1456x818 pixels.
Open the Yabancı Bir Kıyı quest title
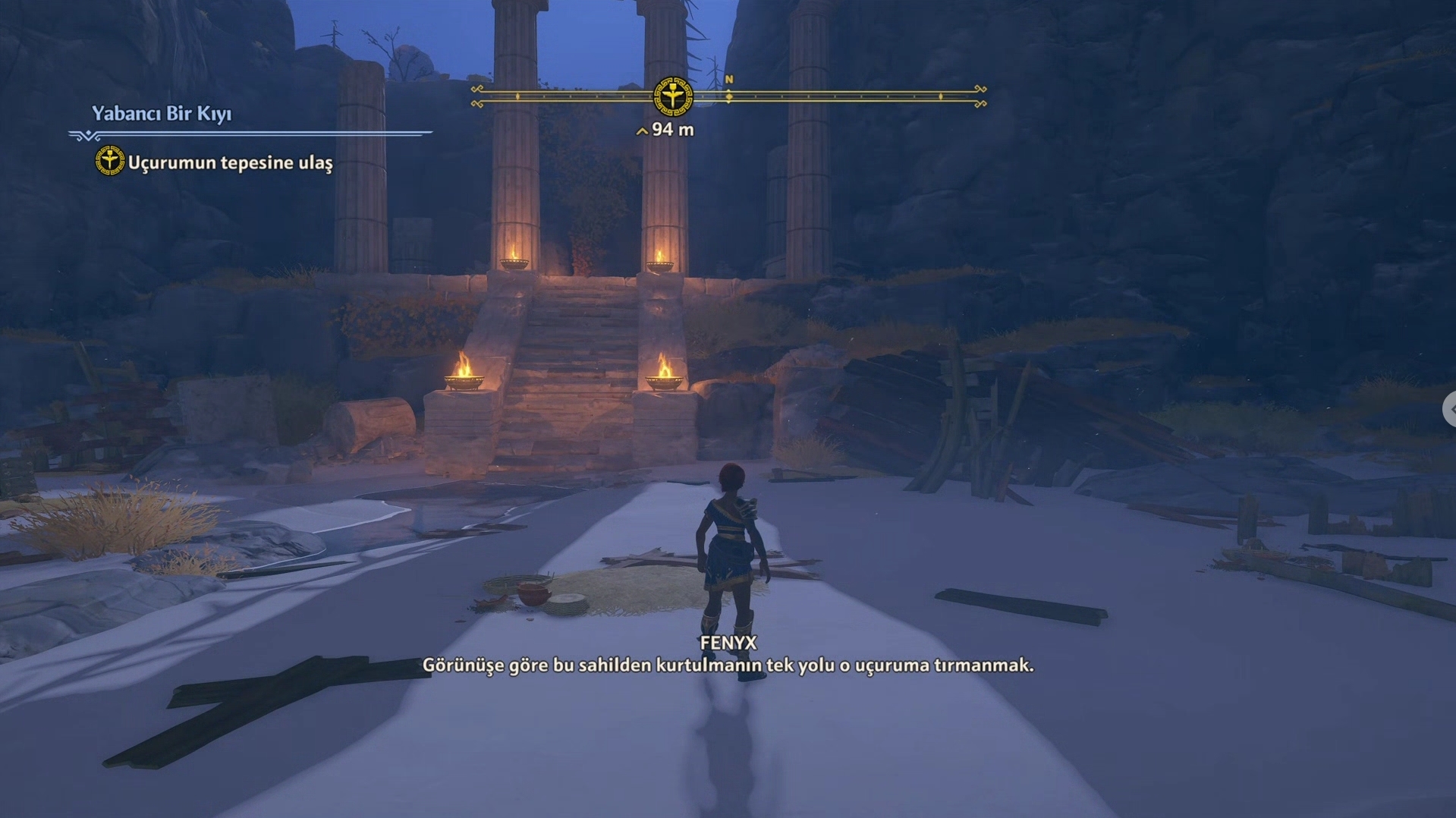(x=162, y=114)
